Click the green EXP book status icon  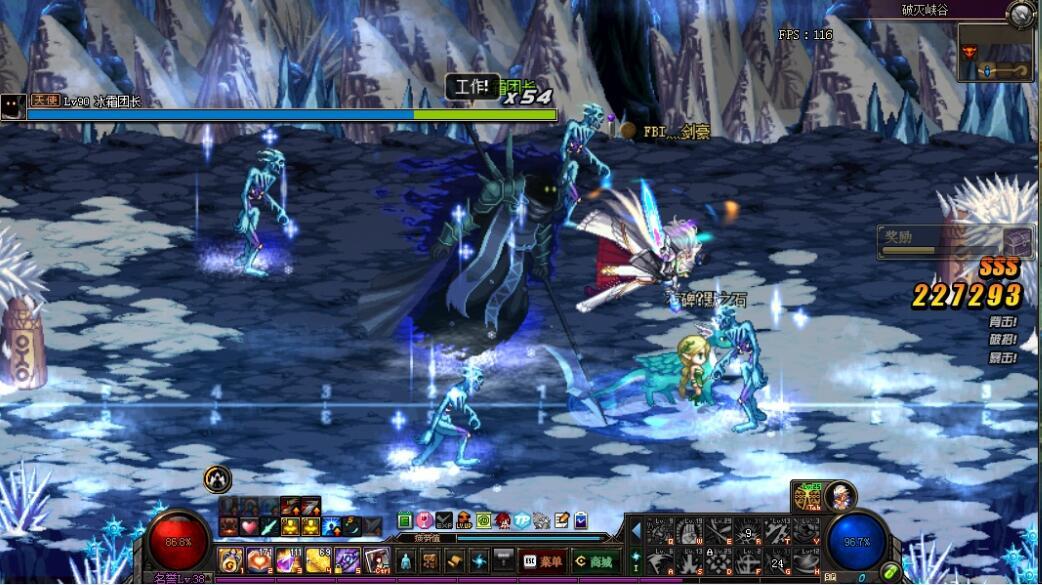[x=404, y=520]
